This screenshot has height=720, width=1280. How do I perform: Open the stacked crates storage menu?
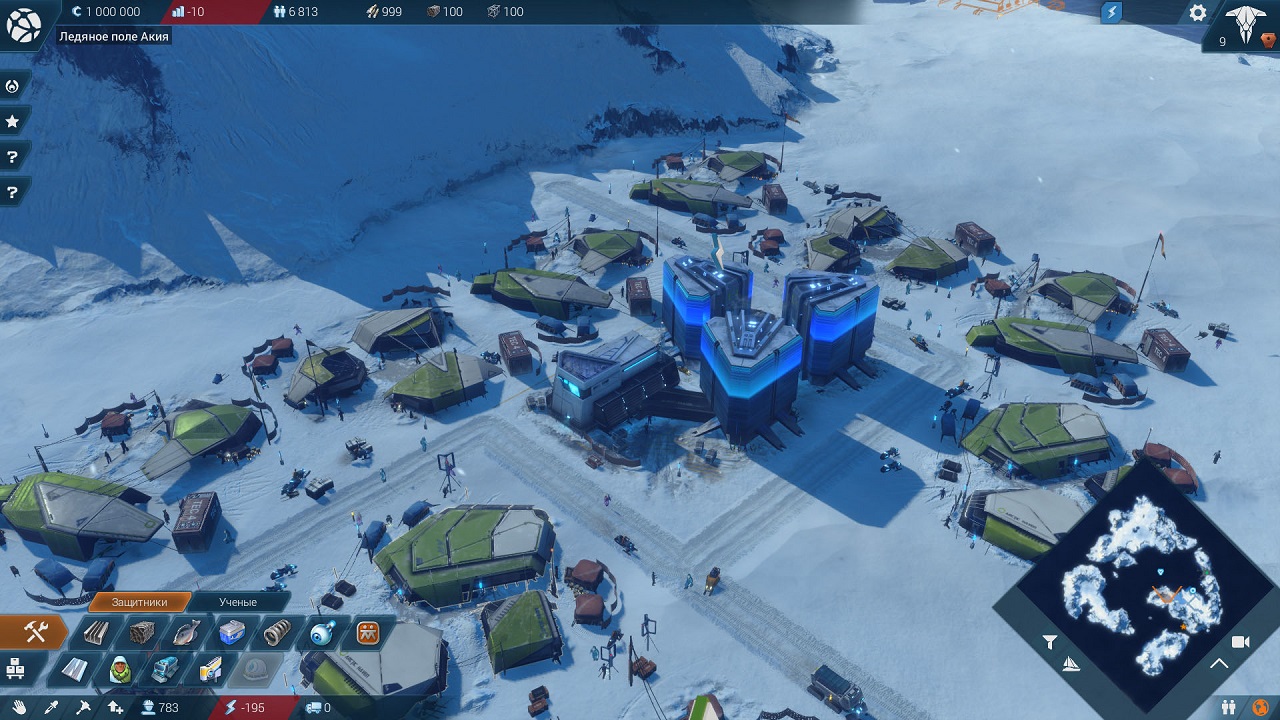click(15, 667)
